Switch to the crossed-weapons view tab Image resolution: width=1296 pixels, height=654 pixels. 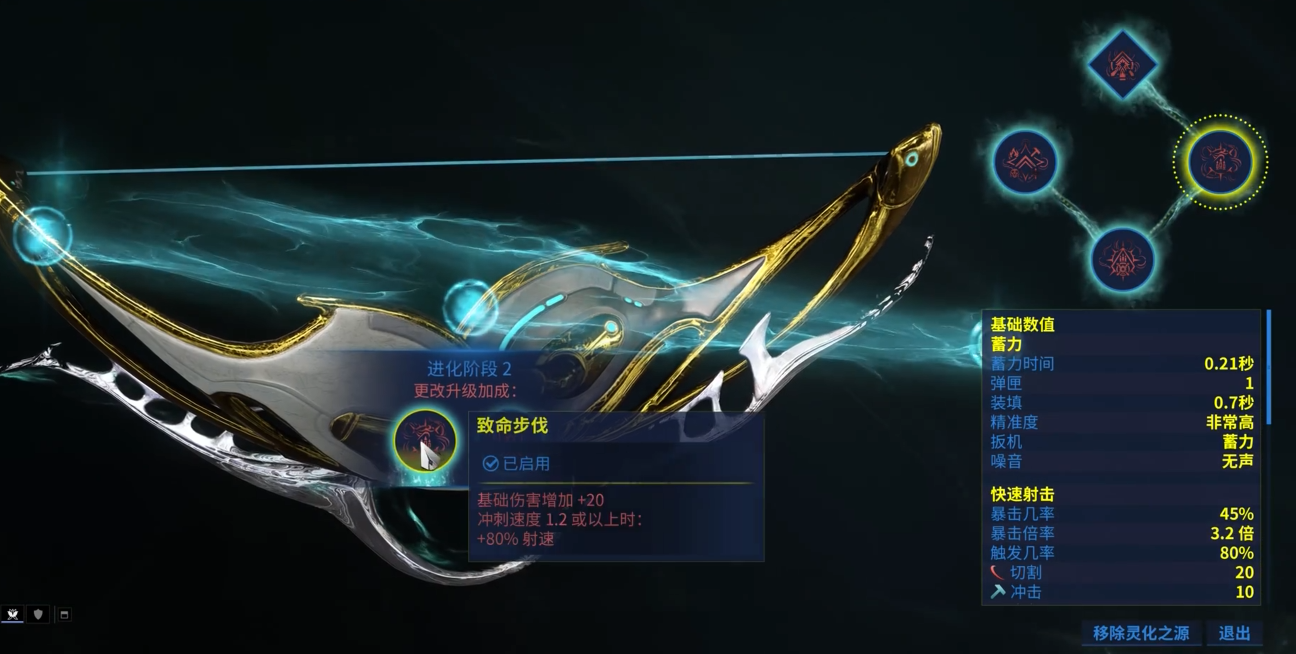14,614
